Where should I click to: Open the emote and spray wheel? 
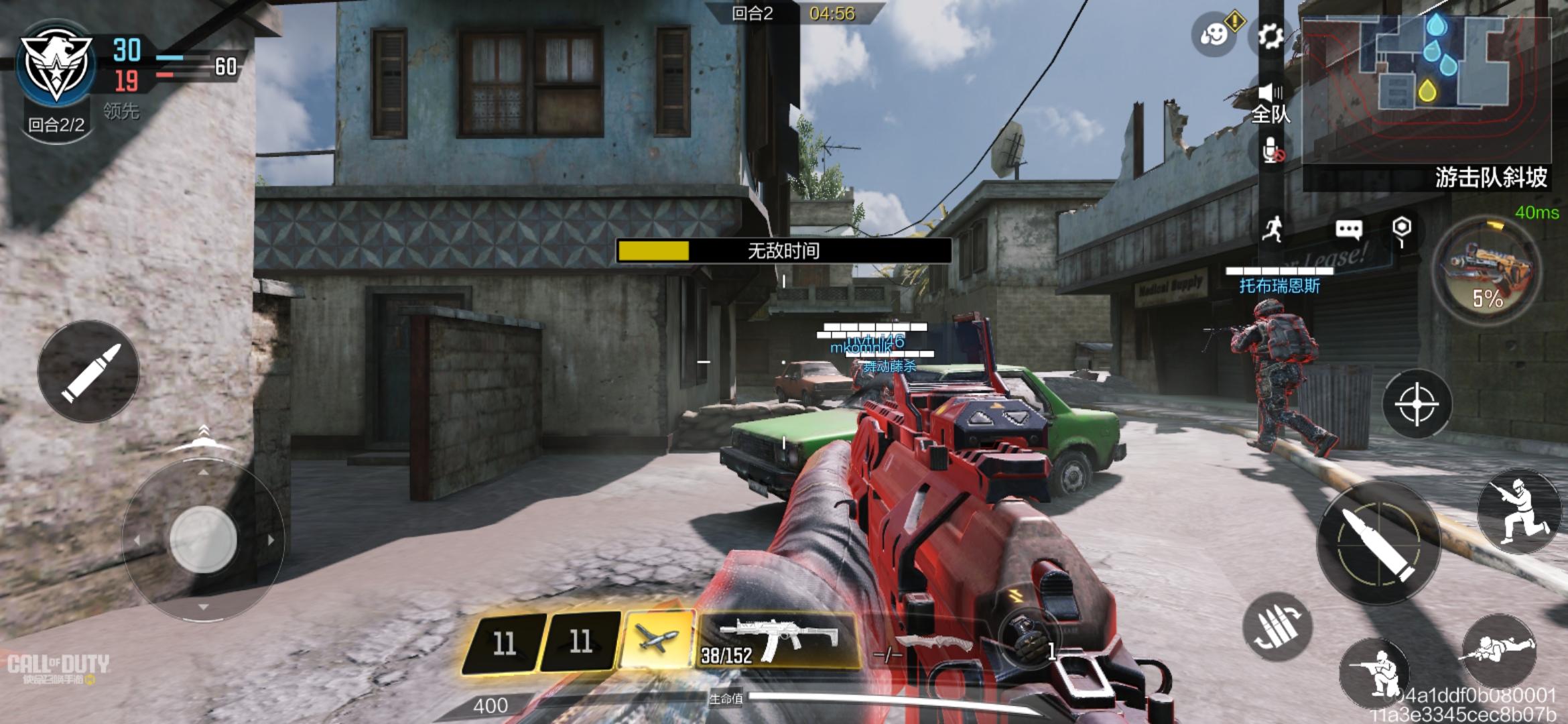click(x=1214, y=34)
